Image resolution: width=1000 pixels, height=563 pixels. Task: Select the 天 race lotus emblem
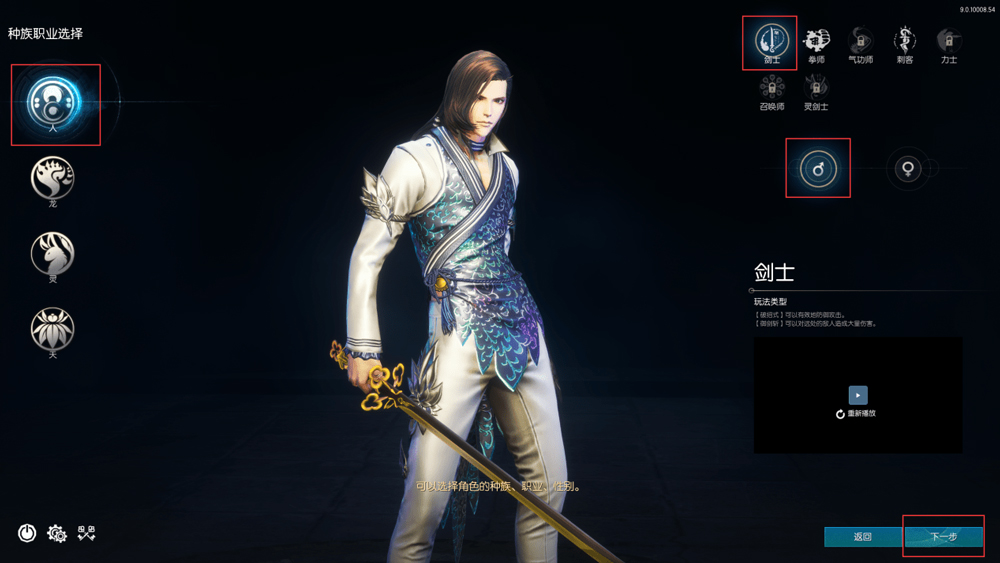[x=53, y=328]
